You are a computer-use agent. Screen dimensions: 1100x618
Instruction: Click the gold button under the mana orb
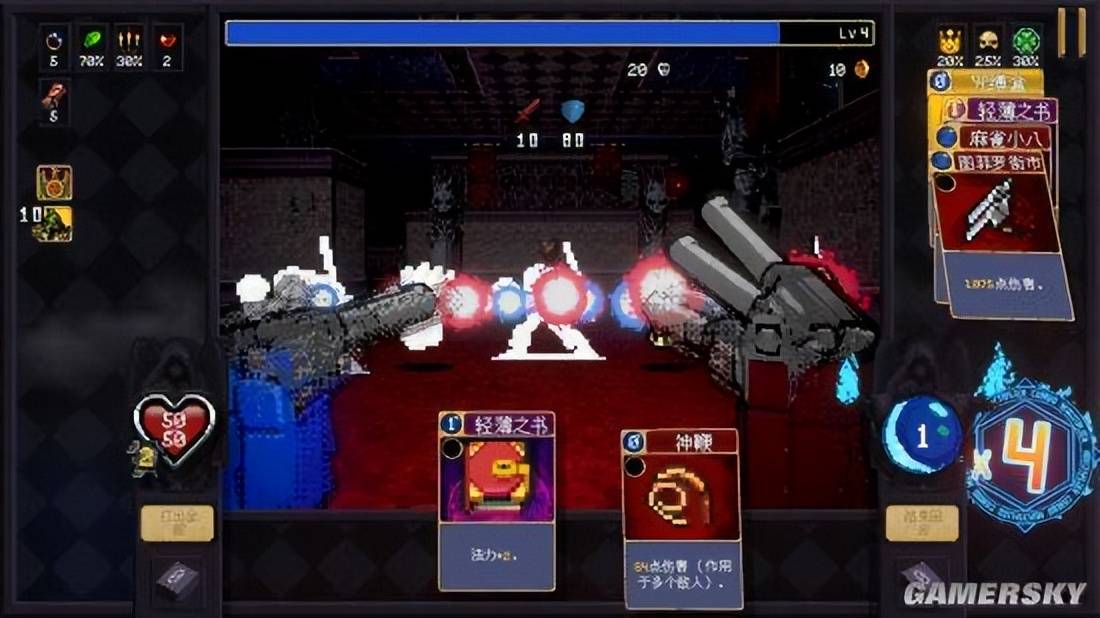click(x=921, y=523)
